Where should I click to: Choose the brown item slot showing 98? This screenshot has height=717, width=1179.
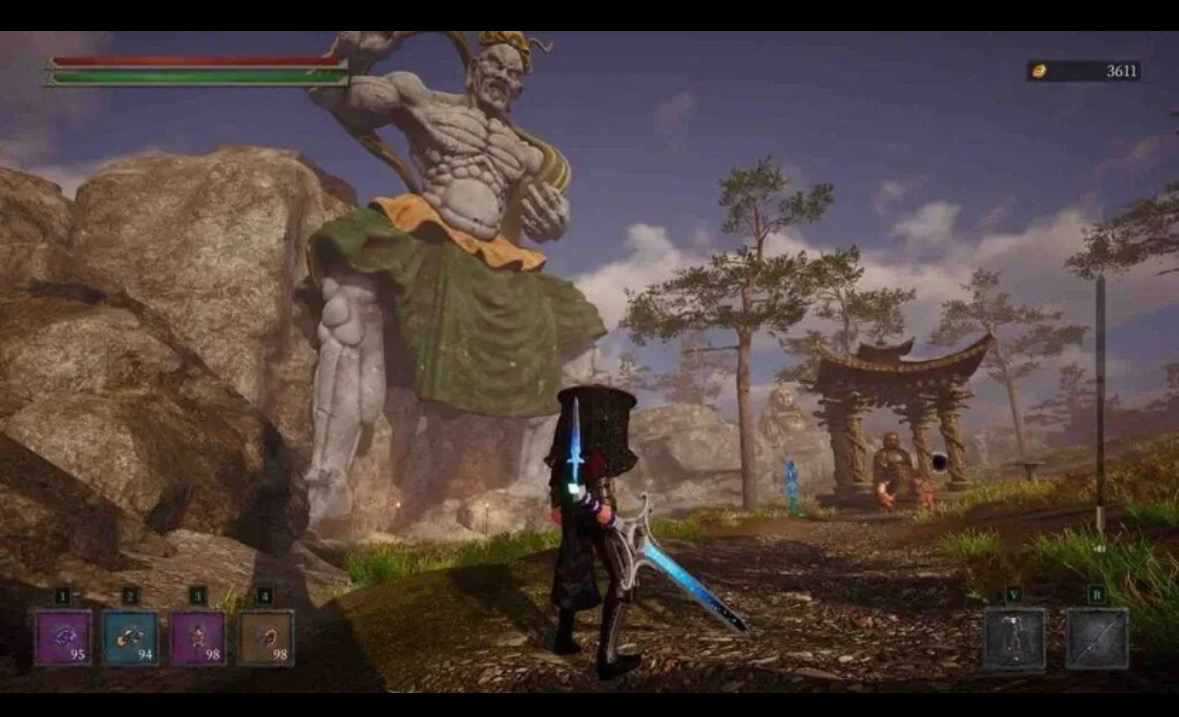click(x=265, y=638)
